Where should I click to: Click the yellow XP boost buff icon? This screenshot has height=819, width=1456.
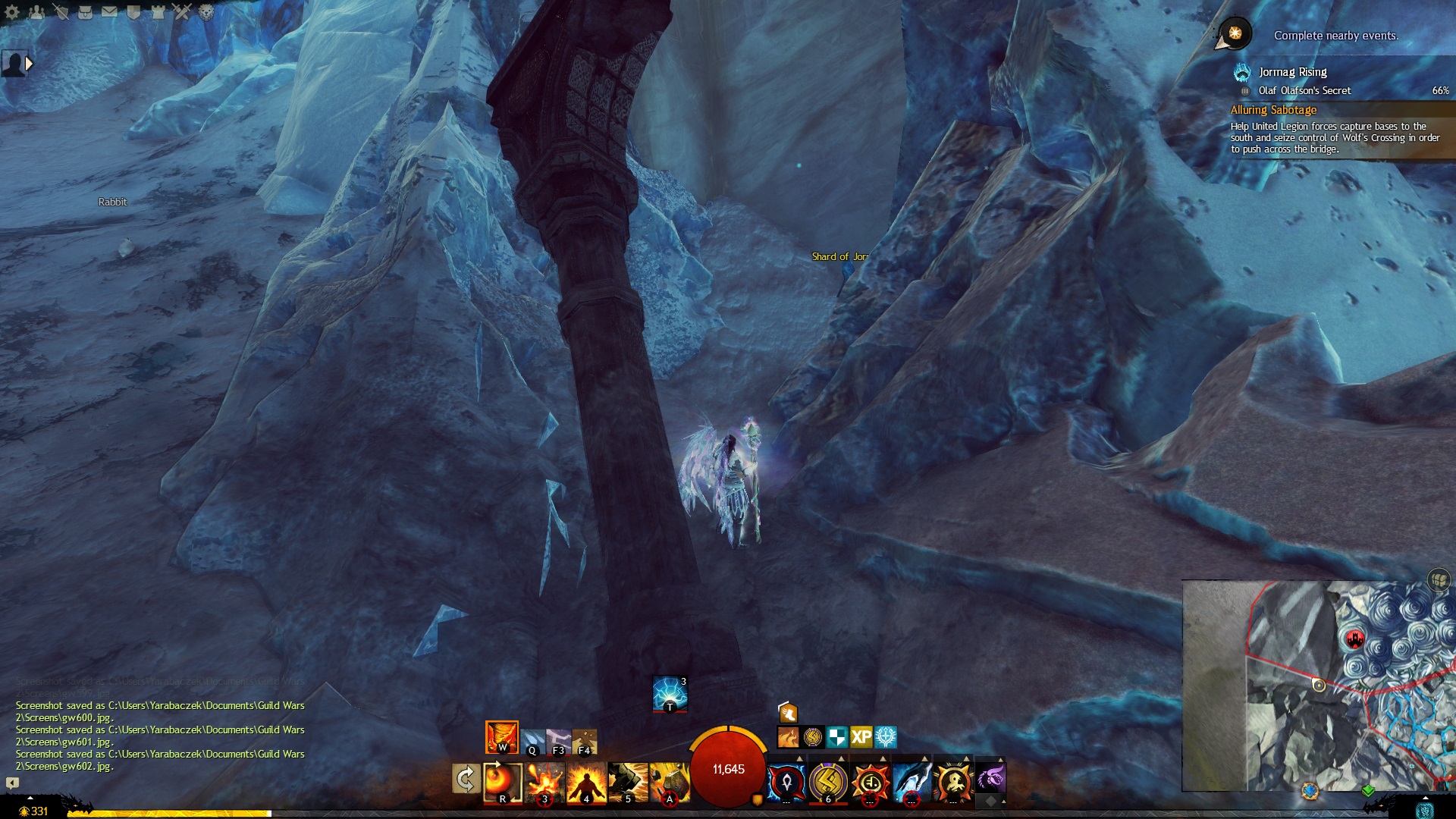pyautogui.click(x=861, y=736)
